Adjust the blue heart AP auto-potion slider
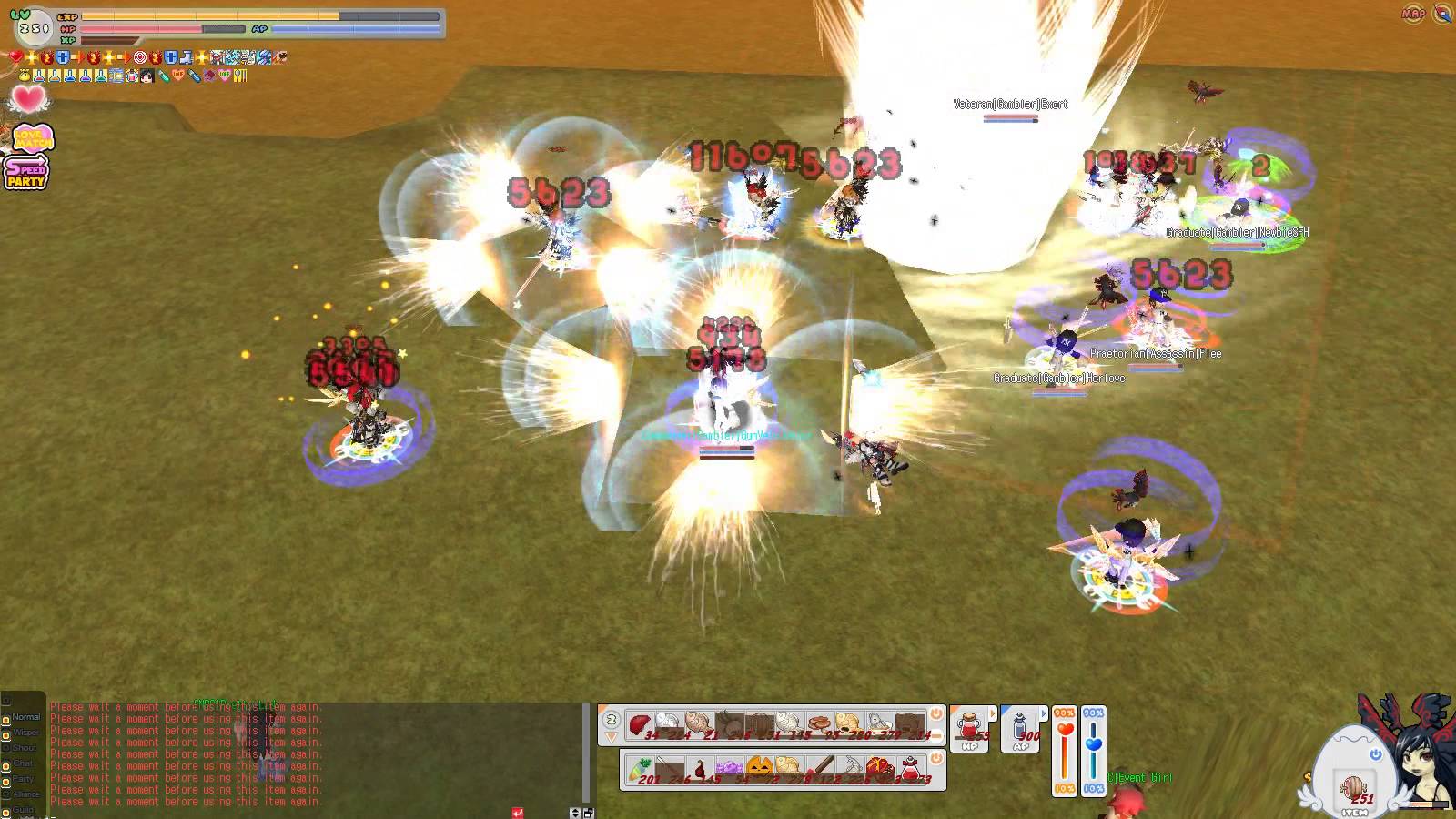The width and height of the screenshot is (1456, 819). pyautogui.click(x=1094, y=744)
